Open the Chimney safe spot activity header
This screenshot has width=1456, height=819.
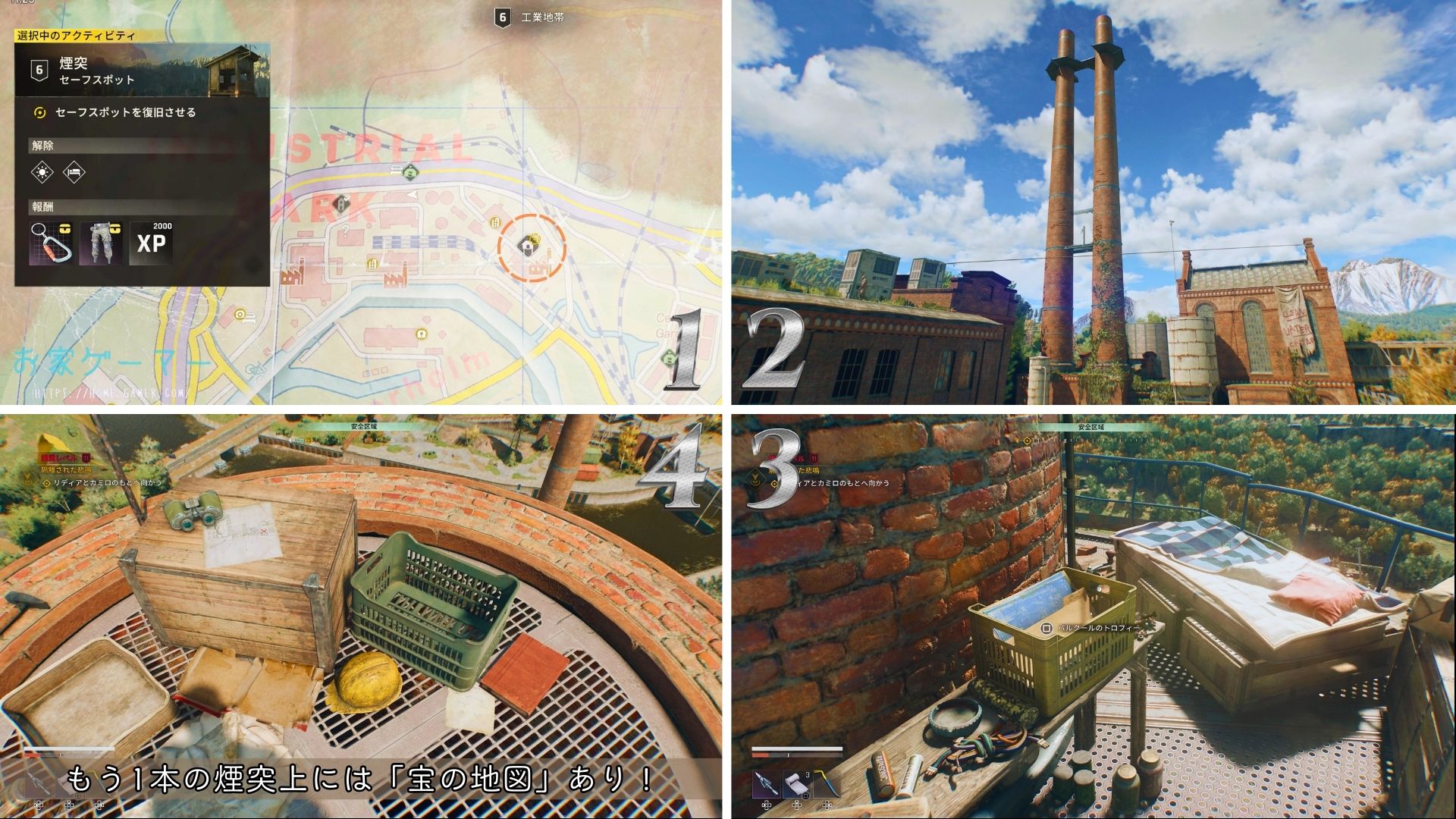[x=142, y=71]
